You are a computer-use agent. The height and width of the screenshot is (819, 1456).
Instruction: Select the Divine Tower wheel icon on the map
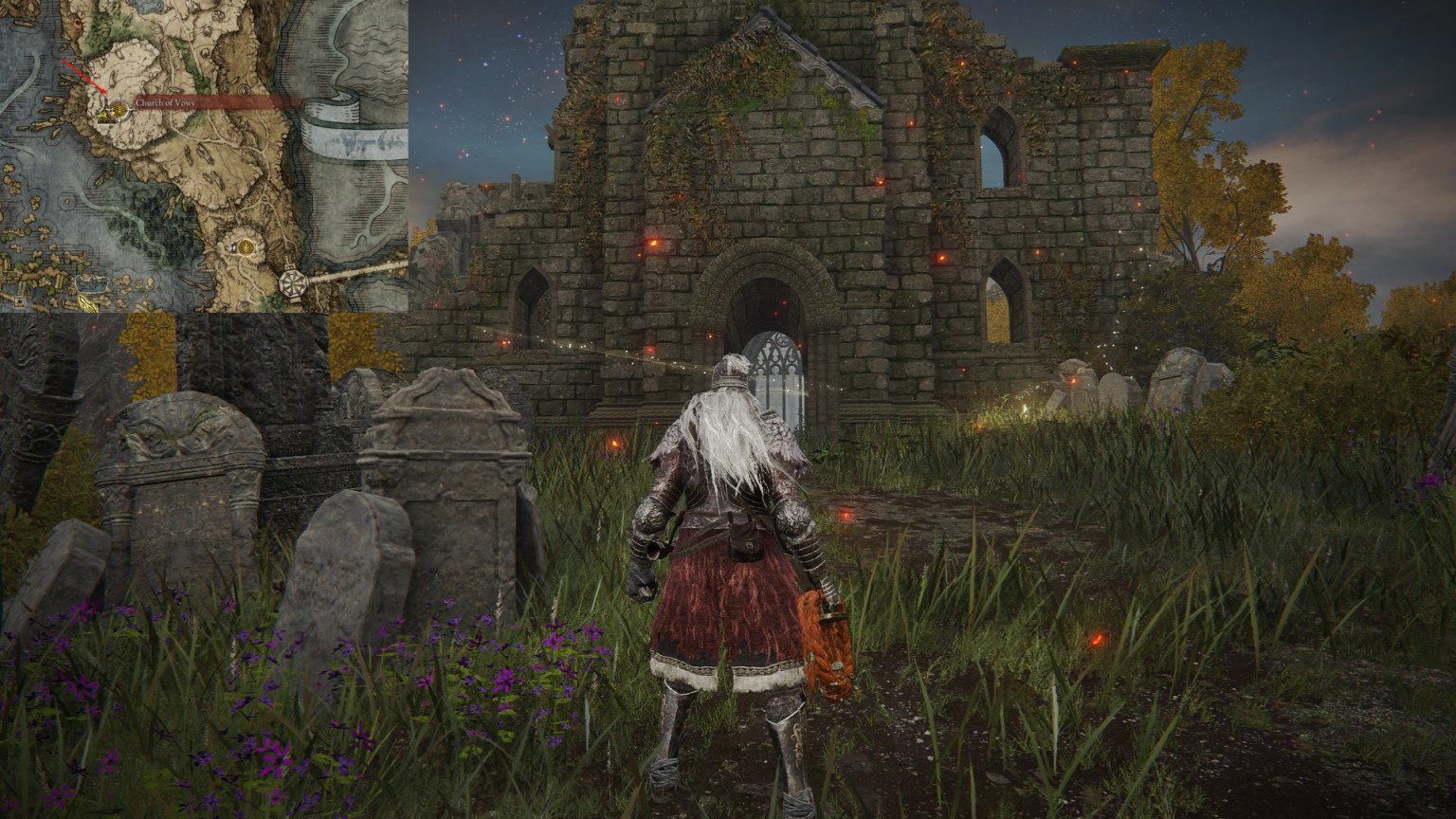click(x=291, y=282)
